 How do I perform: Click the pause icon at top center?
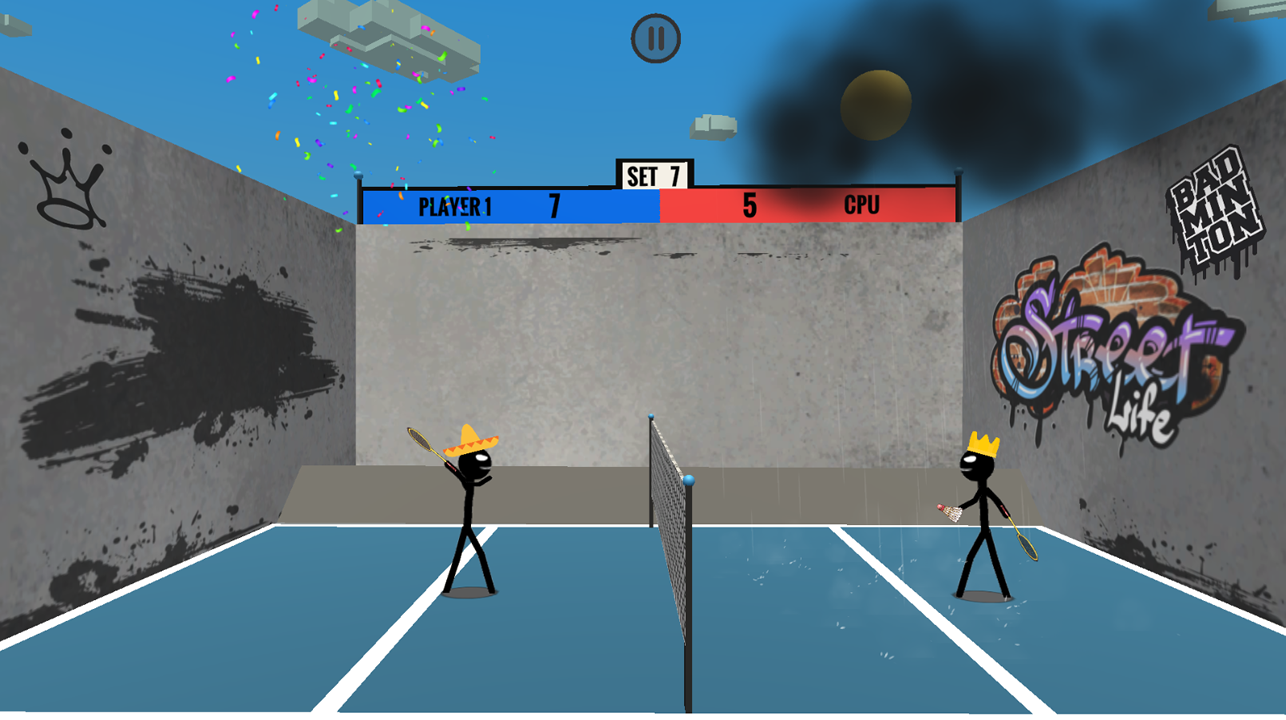[655, 37]
